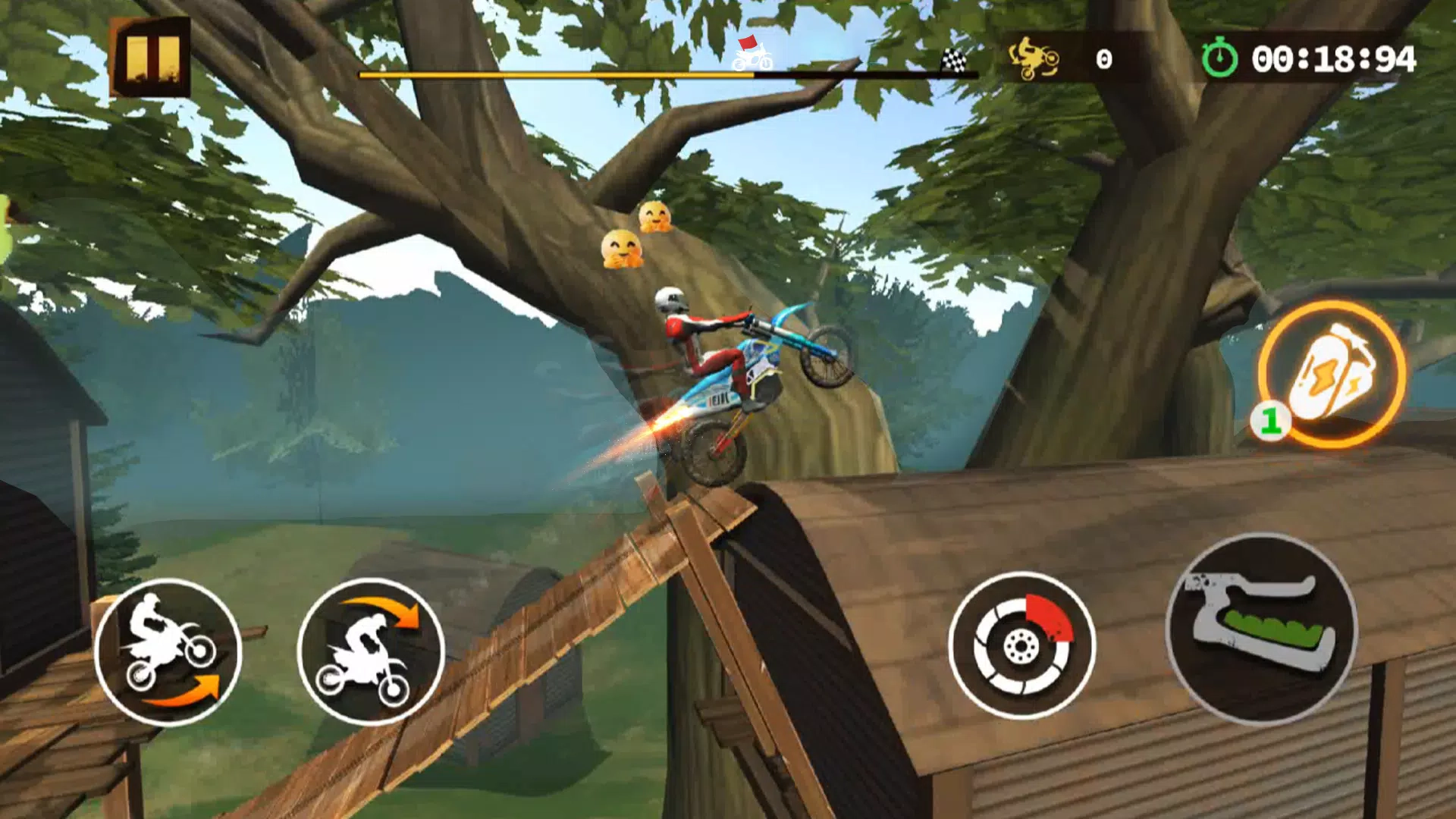
Task: Step on the gas pedal button
Action: pyautogui.click(x=1262, y=629)
